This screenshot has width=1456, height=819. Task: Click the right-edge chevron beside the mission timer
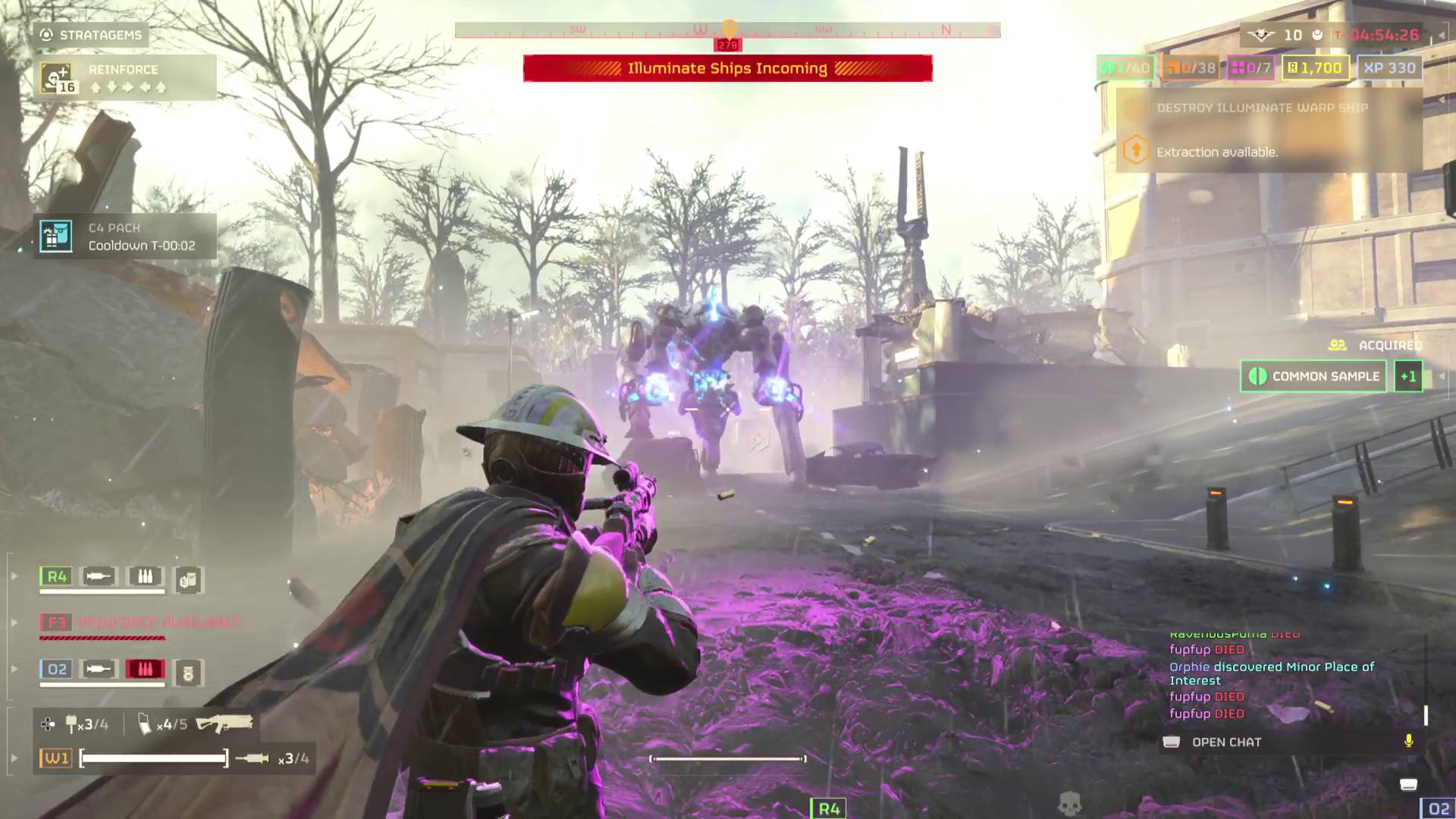pyautogui.click(x=1439, y=35)
